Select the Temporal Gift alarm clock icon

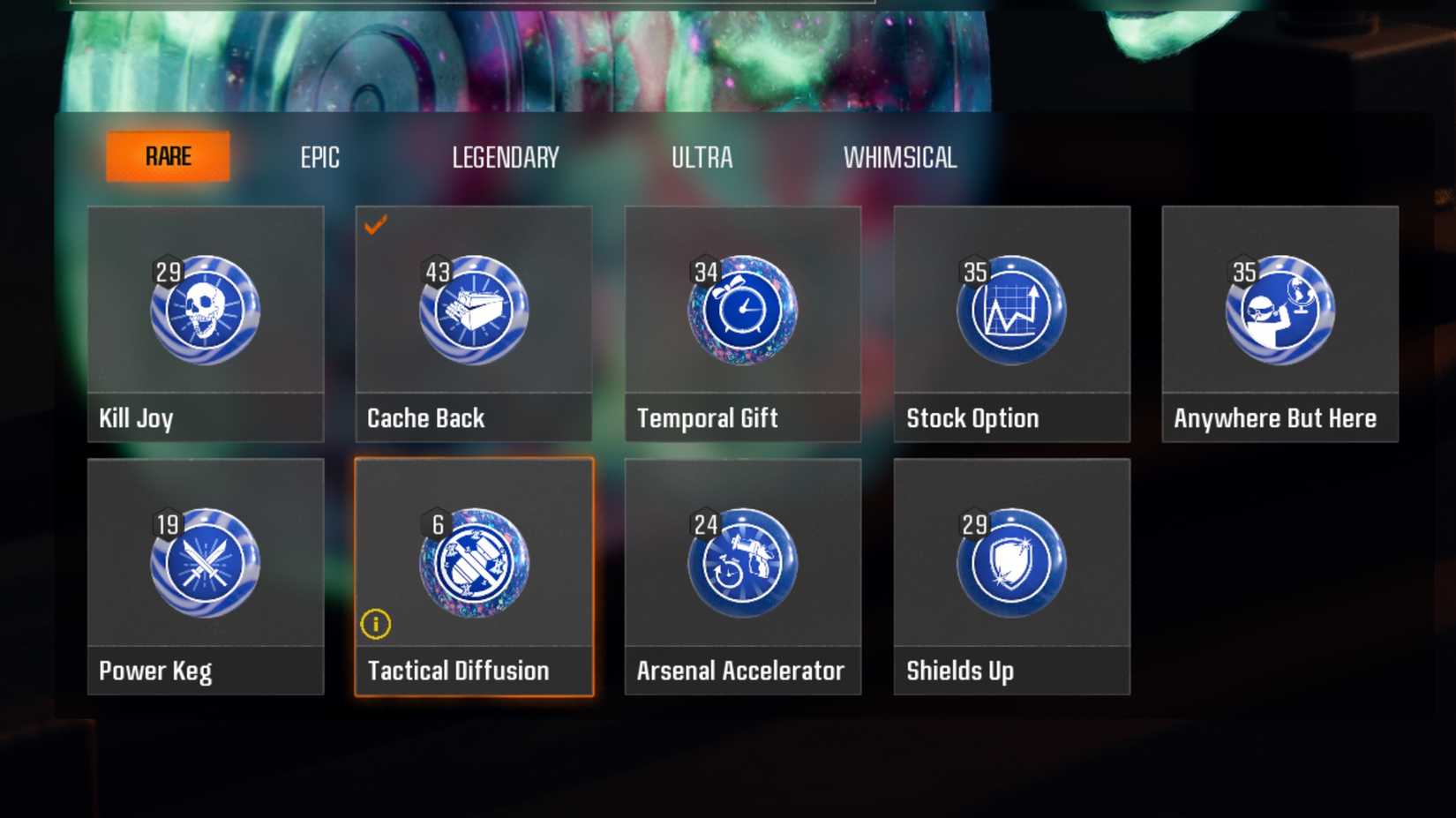[743, 311]
